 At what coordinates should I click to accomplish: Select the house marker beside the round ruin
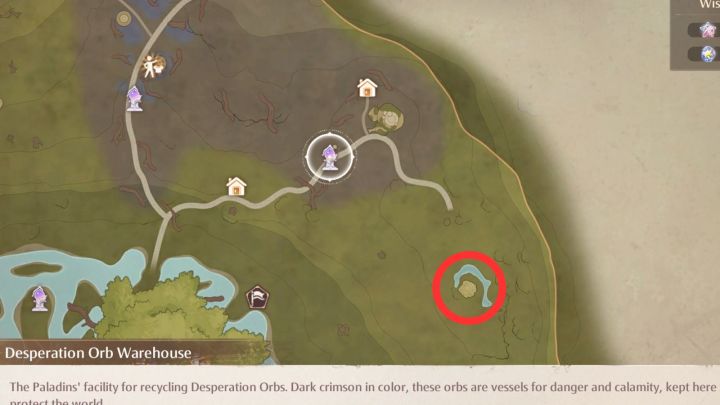click(367, 88)
